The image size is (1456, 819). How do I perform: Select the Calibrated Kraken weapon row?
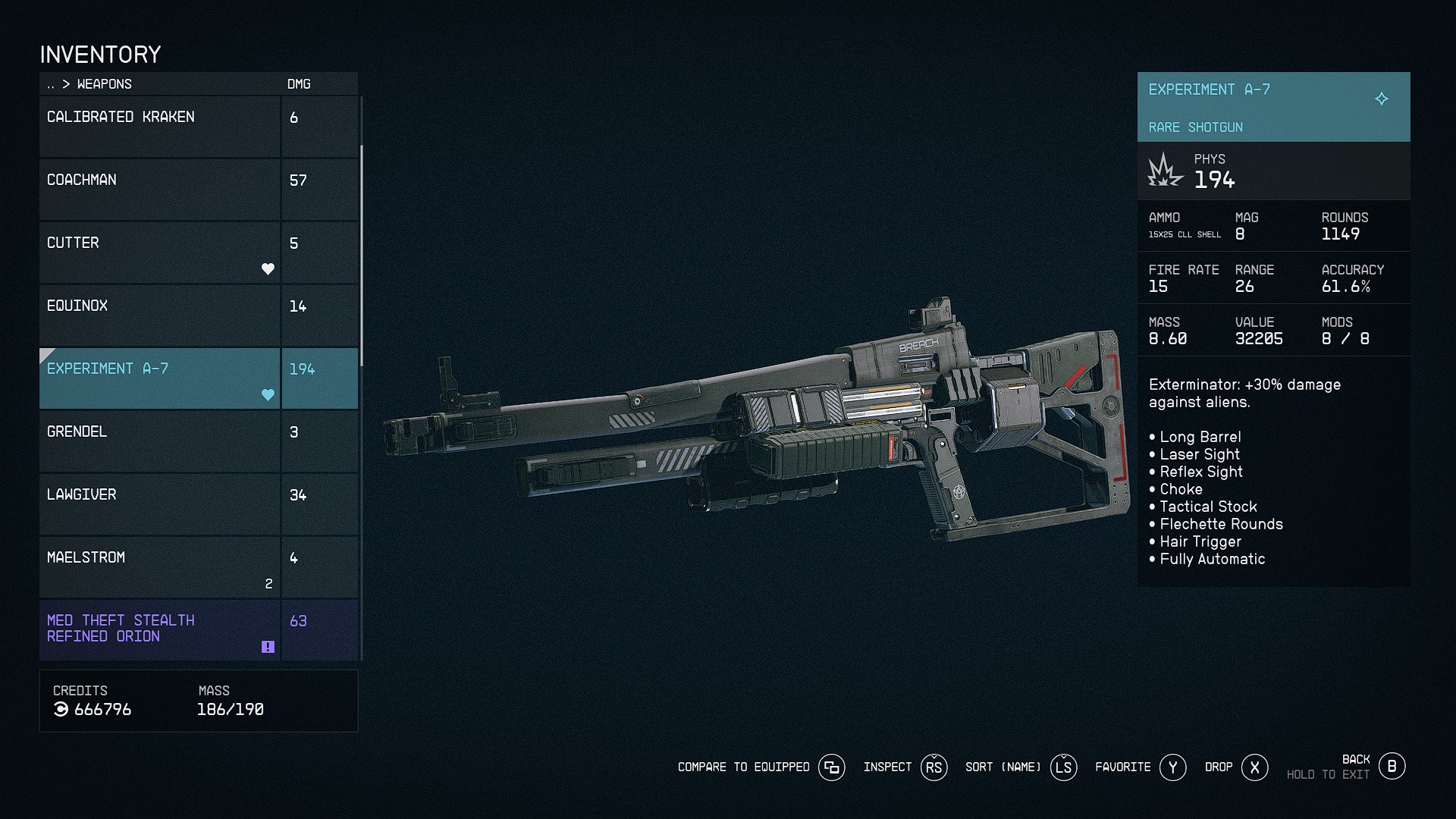point(159,126)
